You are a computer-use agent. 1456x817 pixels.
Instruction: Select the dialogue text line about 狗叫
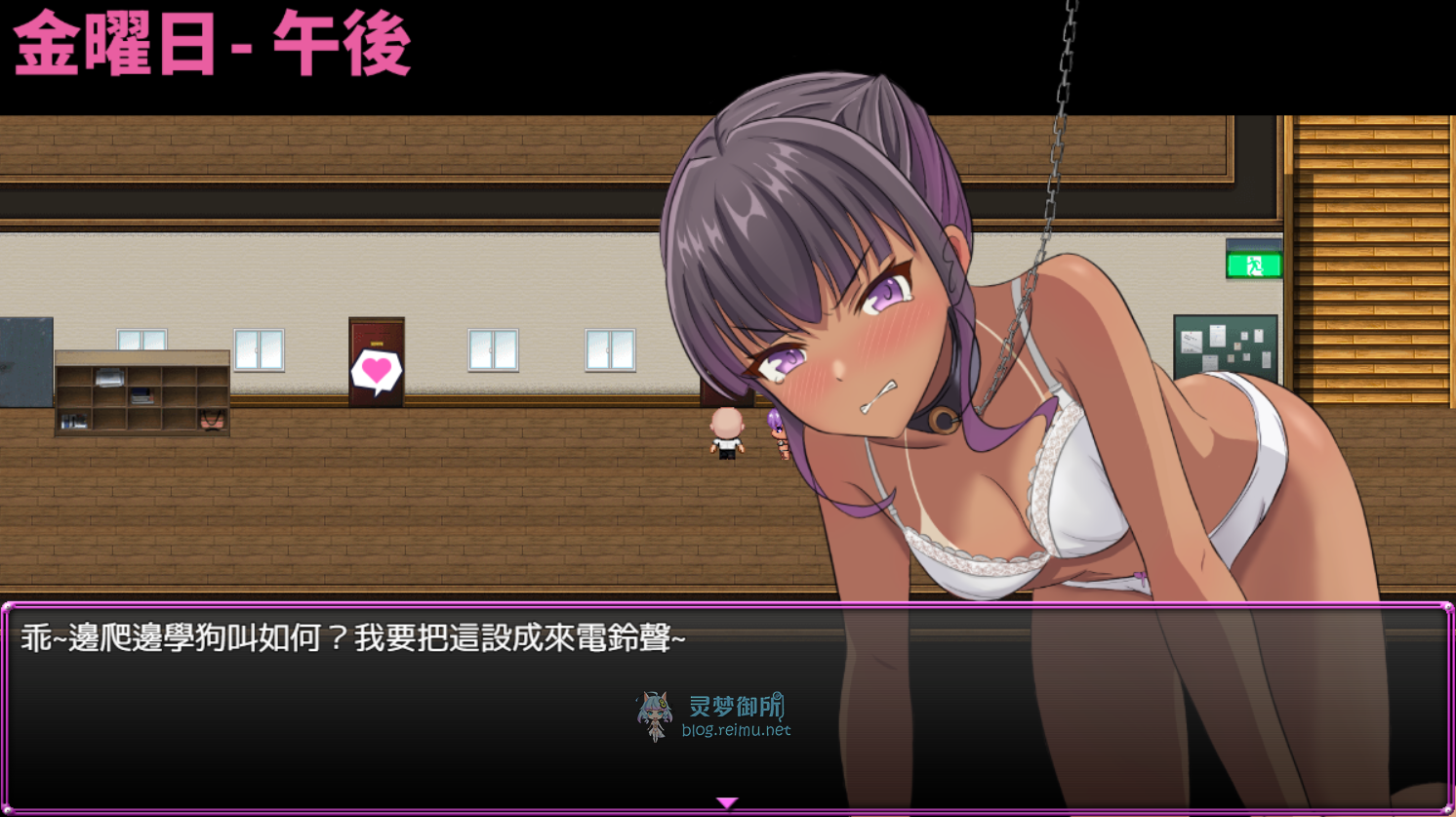click(351, 639)
